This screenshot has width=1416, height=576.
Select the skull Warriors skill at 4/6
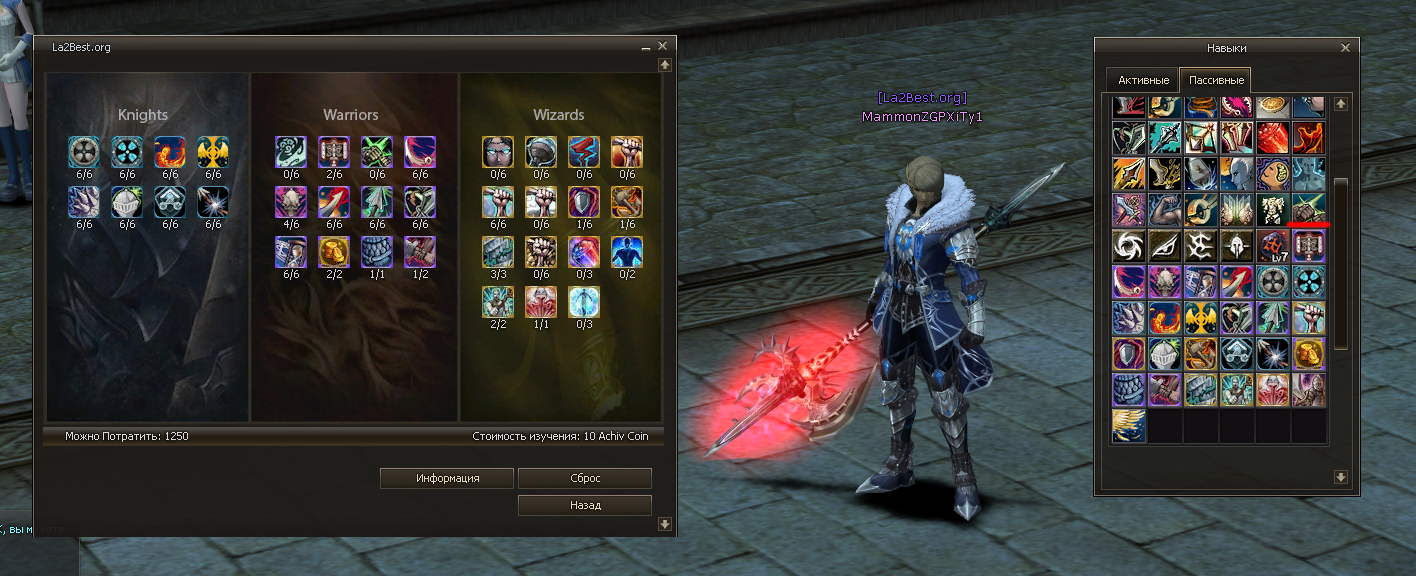point(291,202)
